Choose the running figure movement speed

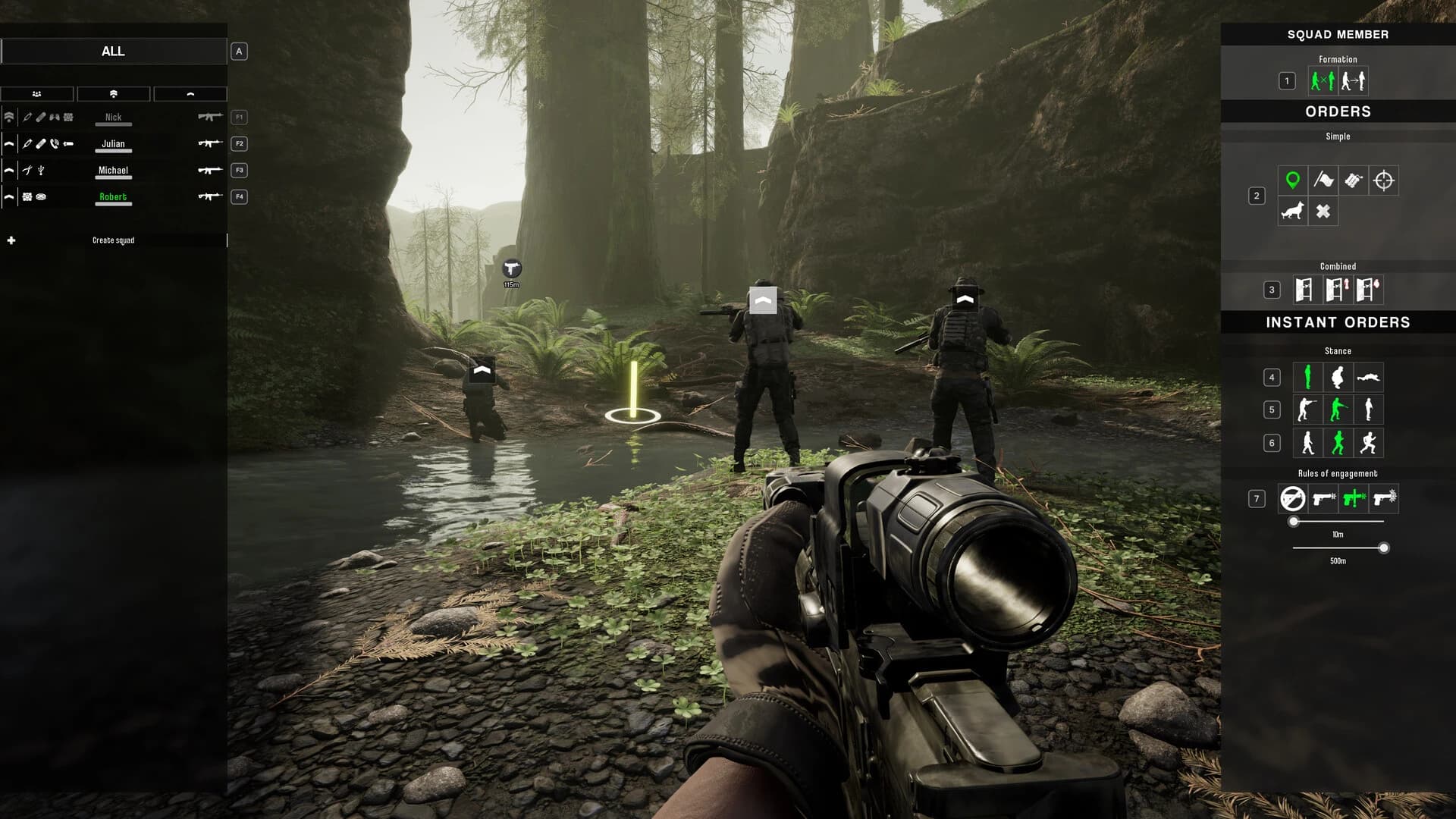click(x=1369, y=443)
